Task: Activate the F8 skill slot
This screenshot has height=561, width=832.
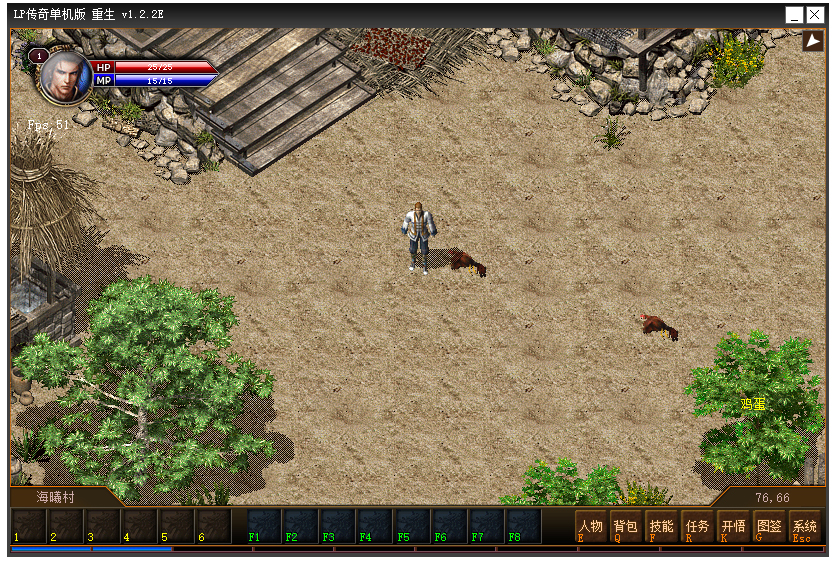Action: (x=523, y=526)
